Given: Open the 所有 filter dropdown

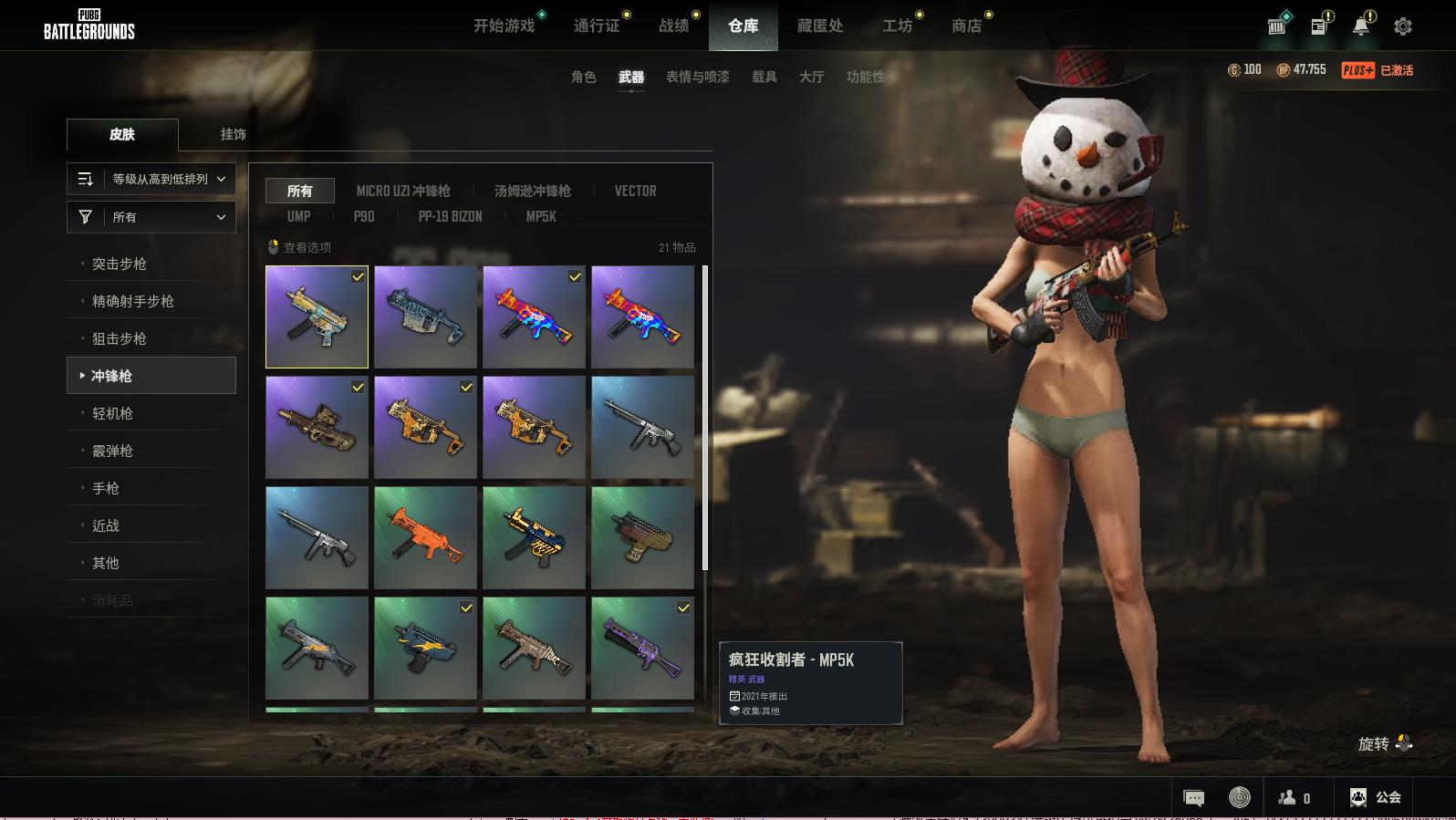Looking at the screenshot, I should click(151, 217).
